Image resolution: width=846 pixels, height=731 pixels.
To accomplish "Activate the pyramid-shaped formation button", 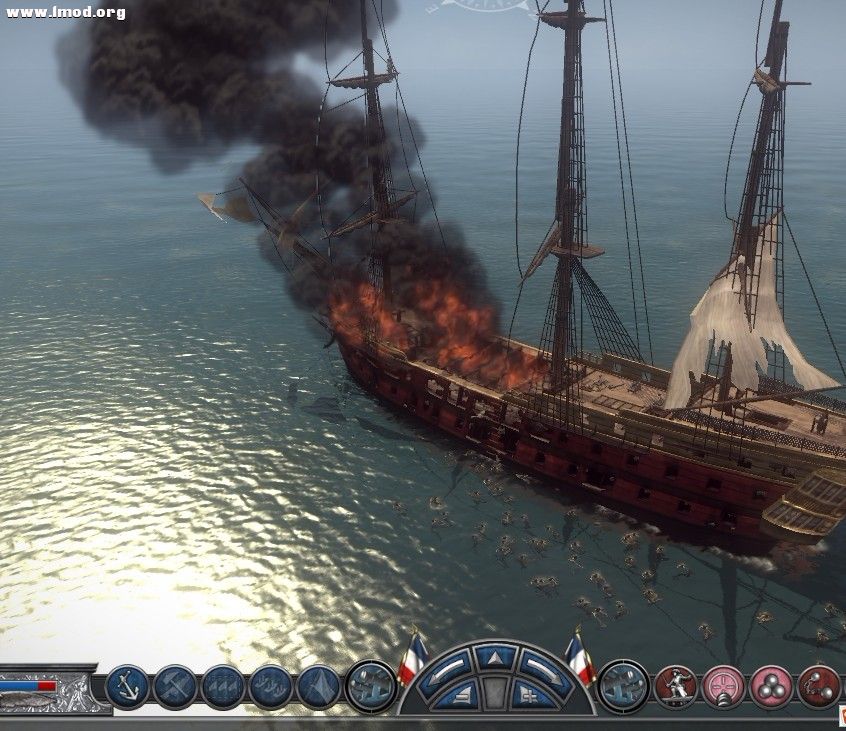I will [x=319, y=687].
